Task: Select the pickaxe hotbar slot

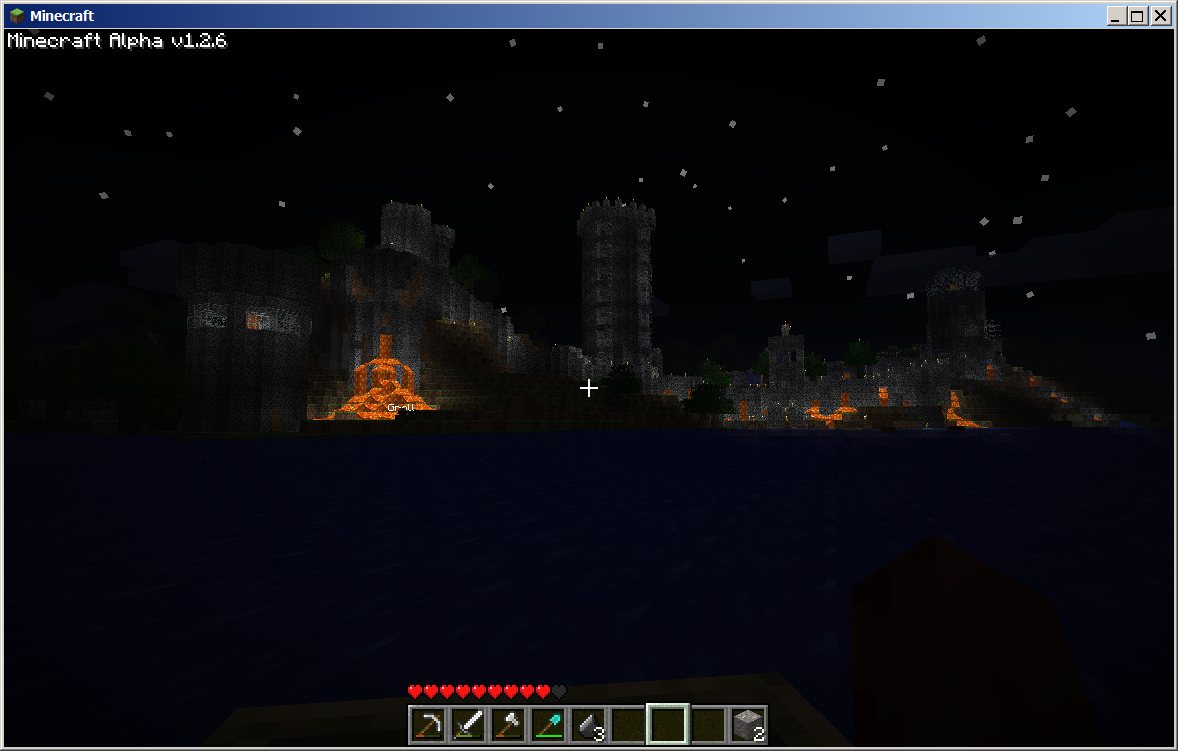Action: (428, 724)
